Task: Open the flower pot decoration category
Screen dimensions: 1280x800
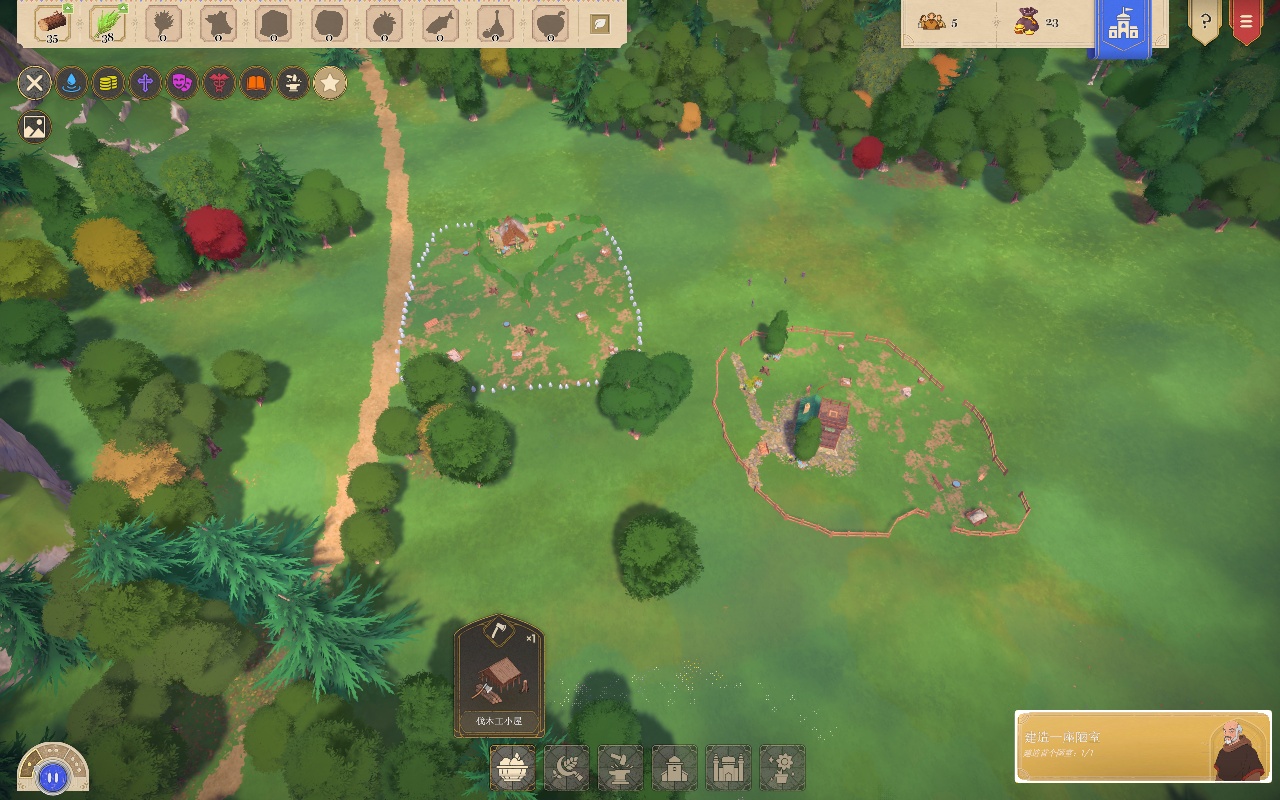Action: pyautogui.click(x=783, y=768)
